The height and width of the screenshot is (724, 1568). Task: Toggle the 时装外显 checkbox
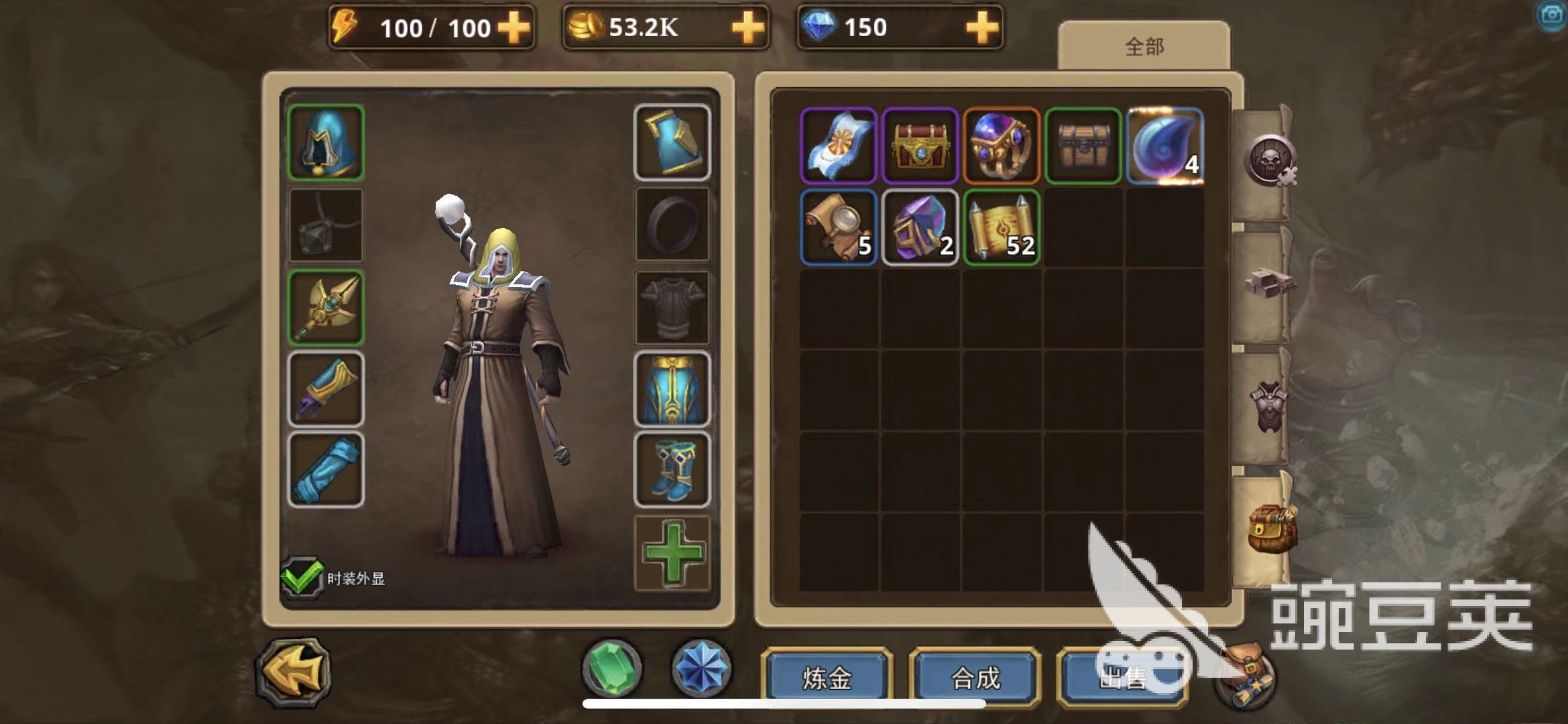pyautogui.click(x=302, y=577)
